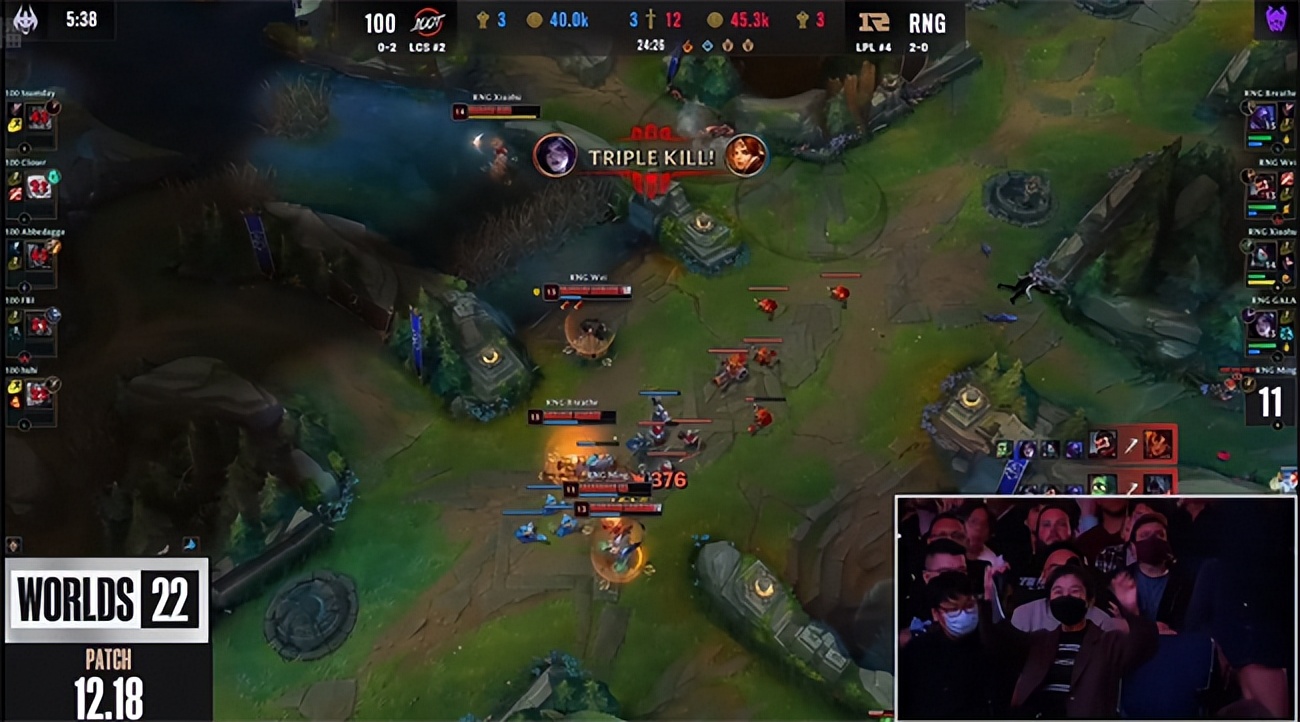
Task: Click the gold coin icon beside 40.0k
Action: coord(534,19)
